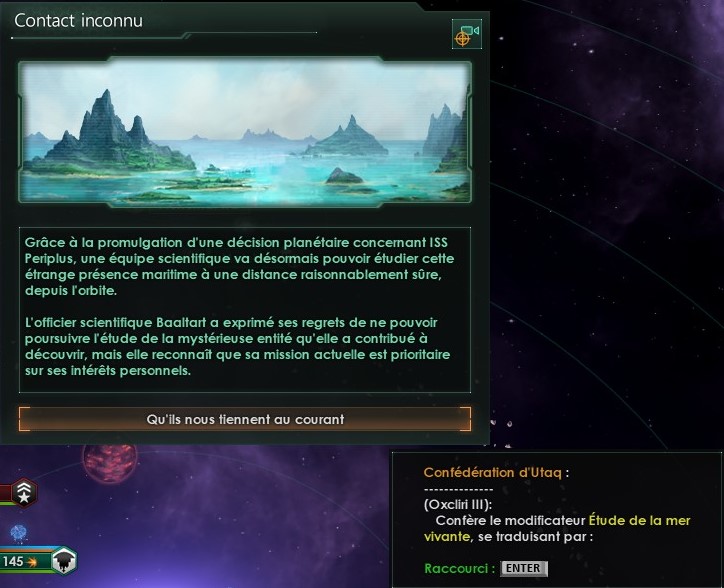724x588 pixels.
Task: Click the camera go-to location icon
Action: [x=466, y=34]
